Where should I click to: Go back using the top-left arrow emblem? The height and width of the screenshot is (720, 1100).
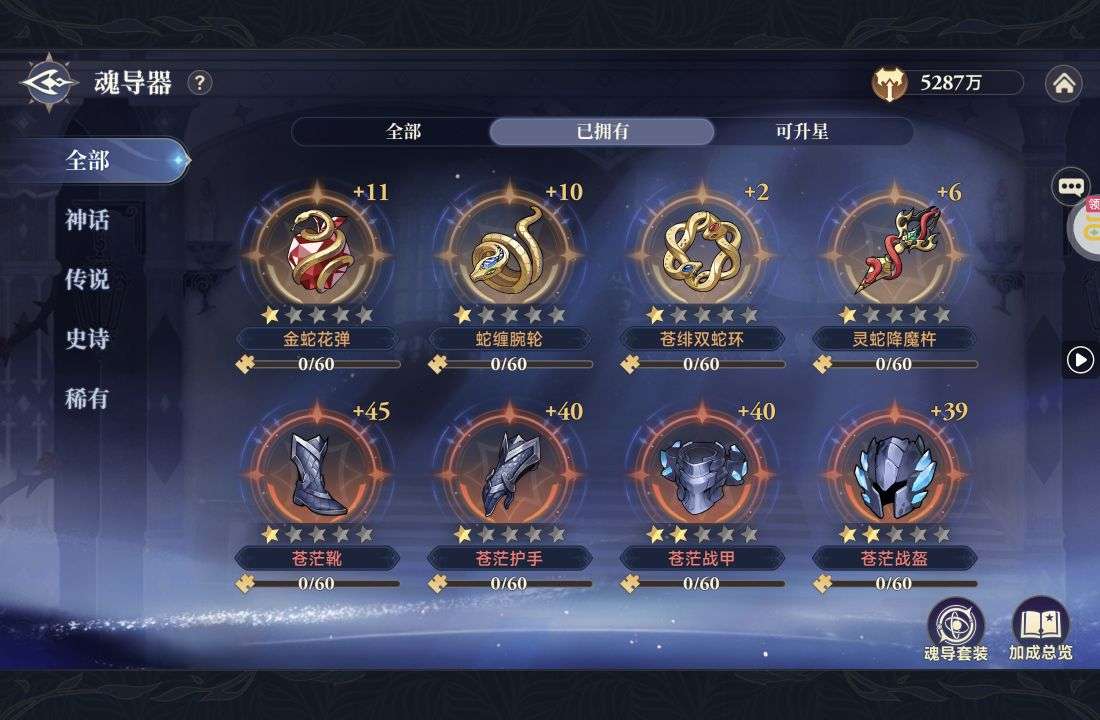click(46, 83)
